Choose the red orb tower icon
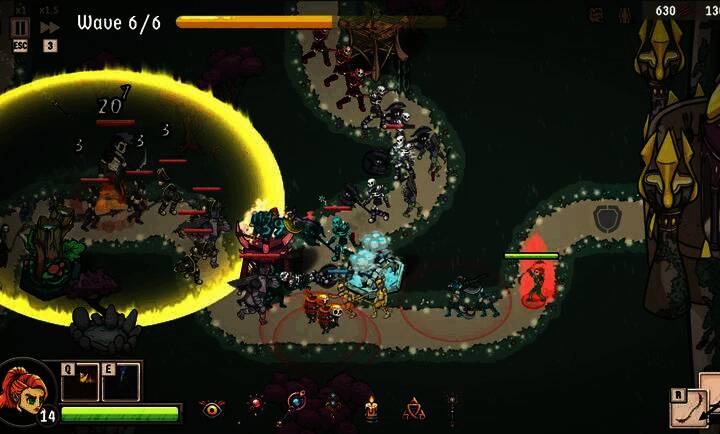Screen dimensions: 720x434 point(256,405)
